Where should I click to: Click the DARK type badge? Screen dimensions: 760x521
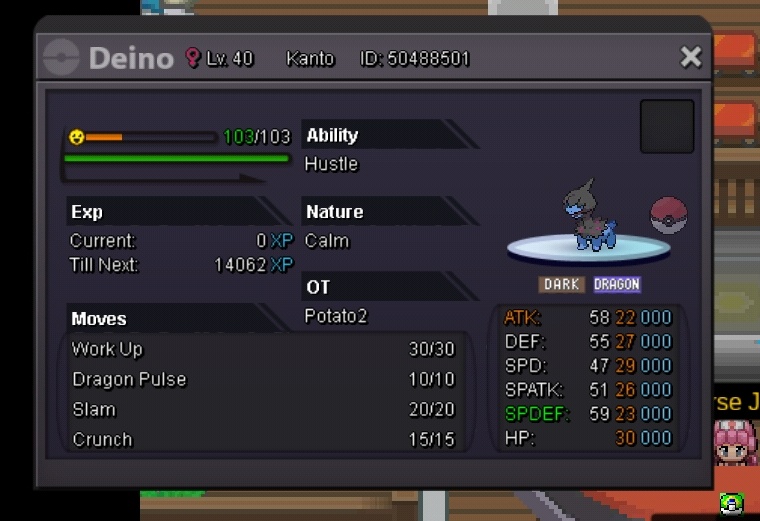coord(562,285)
